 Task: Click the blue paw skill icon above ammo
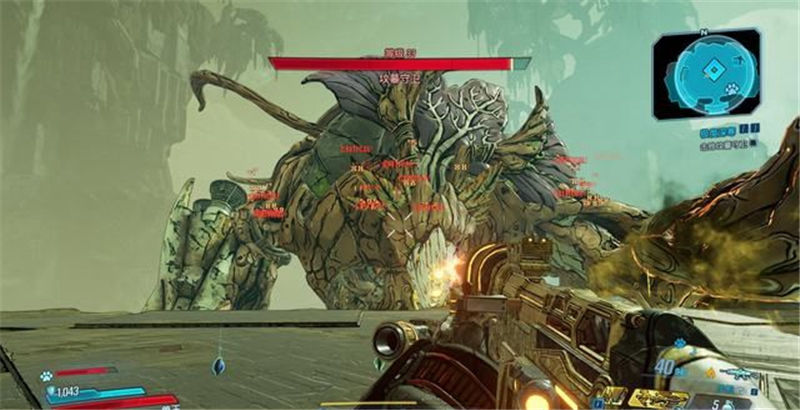coord(680,344)
